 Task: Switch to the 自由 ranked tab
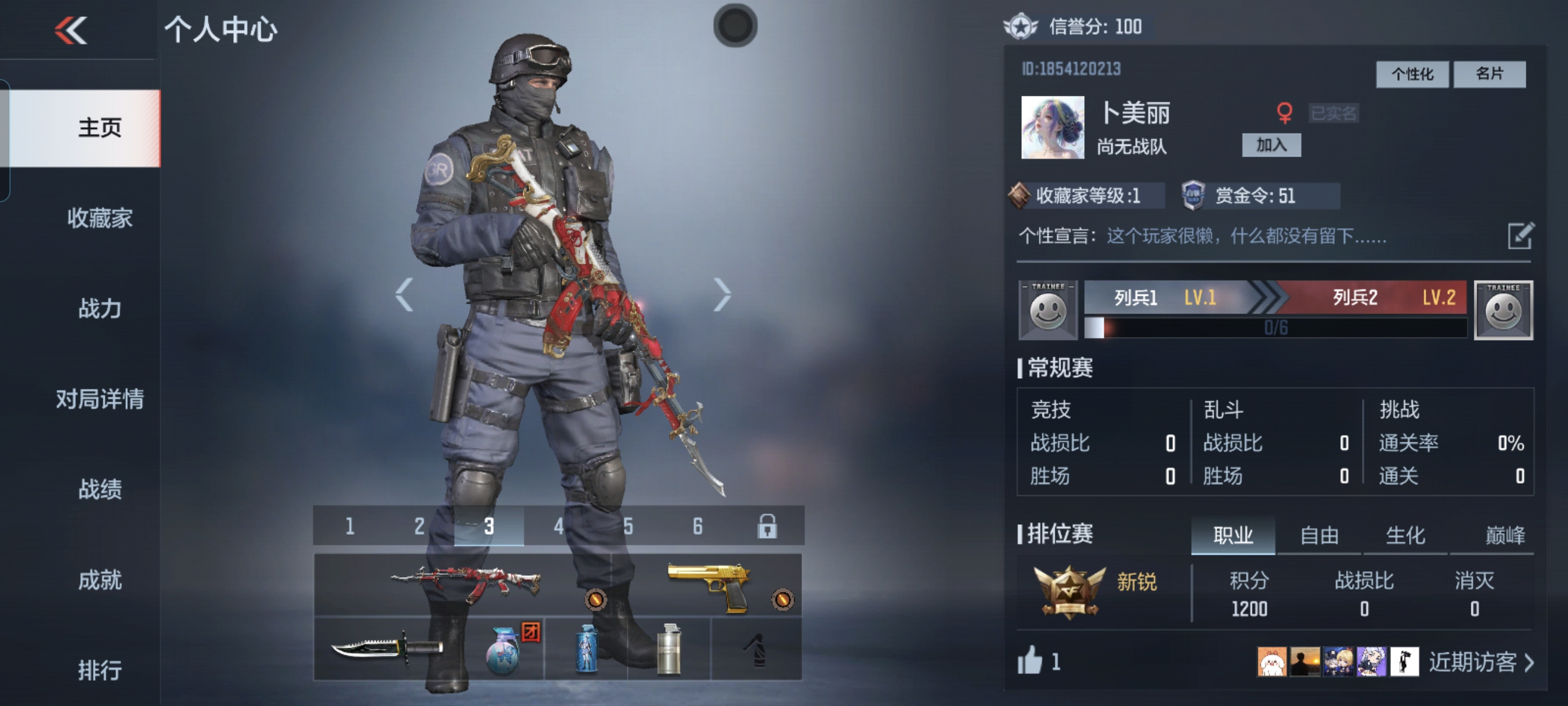point(1318,535)
